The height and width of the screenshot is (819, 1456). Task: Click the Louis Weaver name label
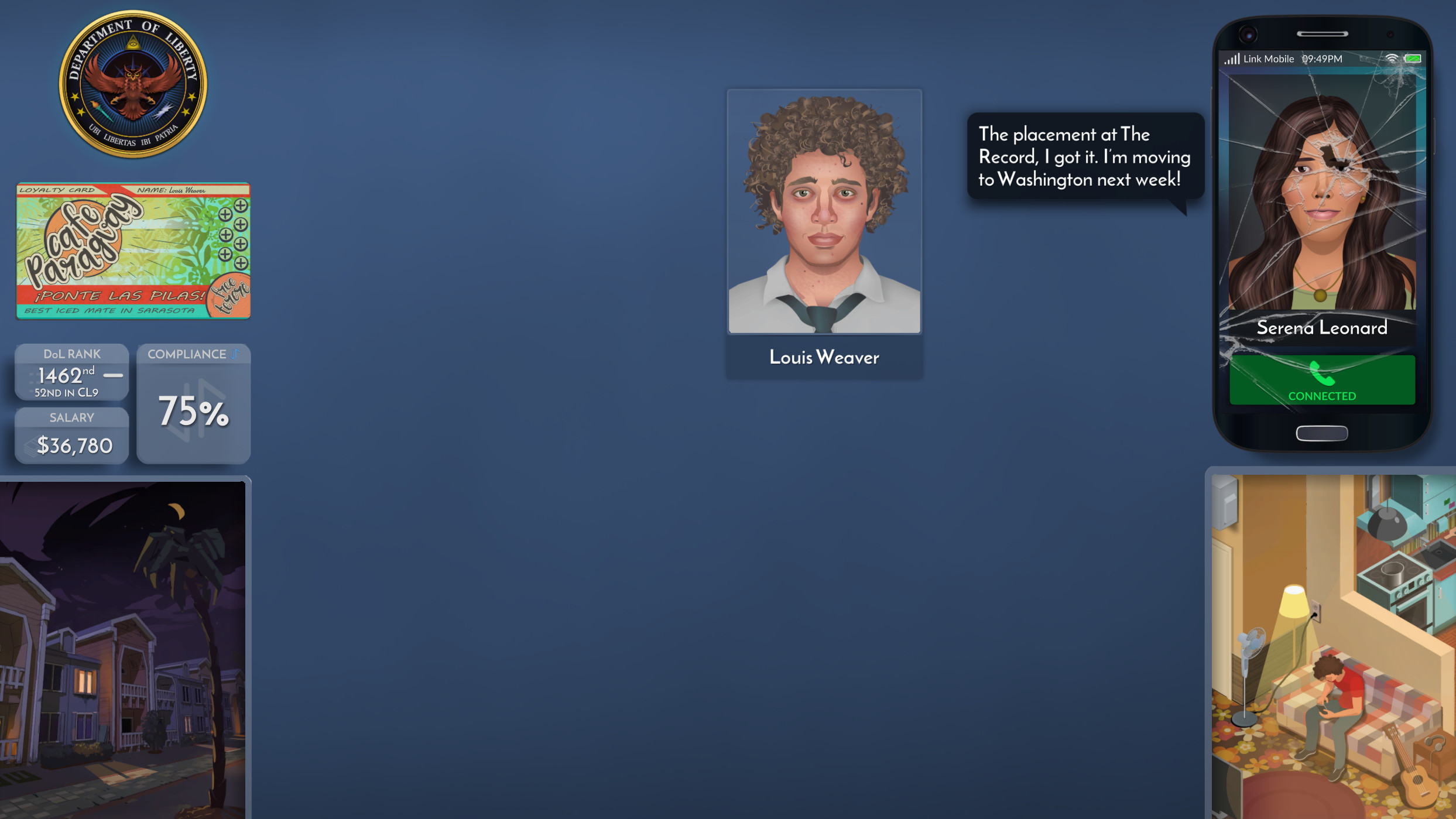823,358
